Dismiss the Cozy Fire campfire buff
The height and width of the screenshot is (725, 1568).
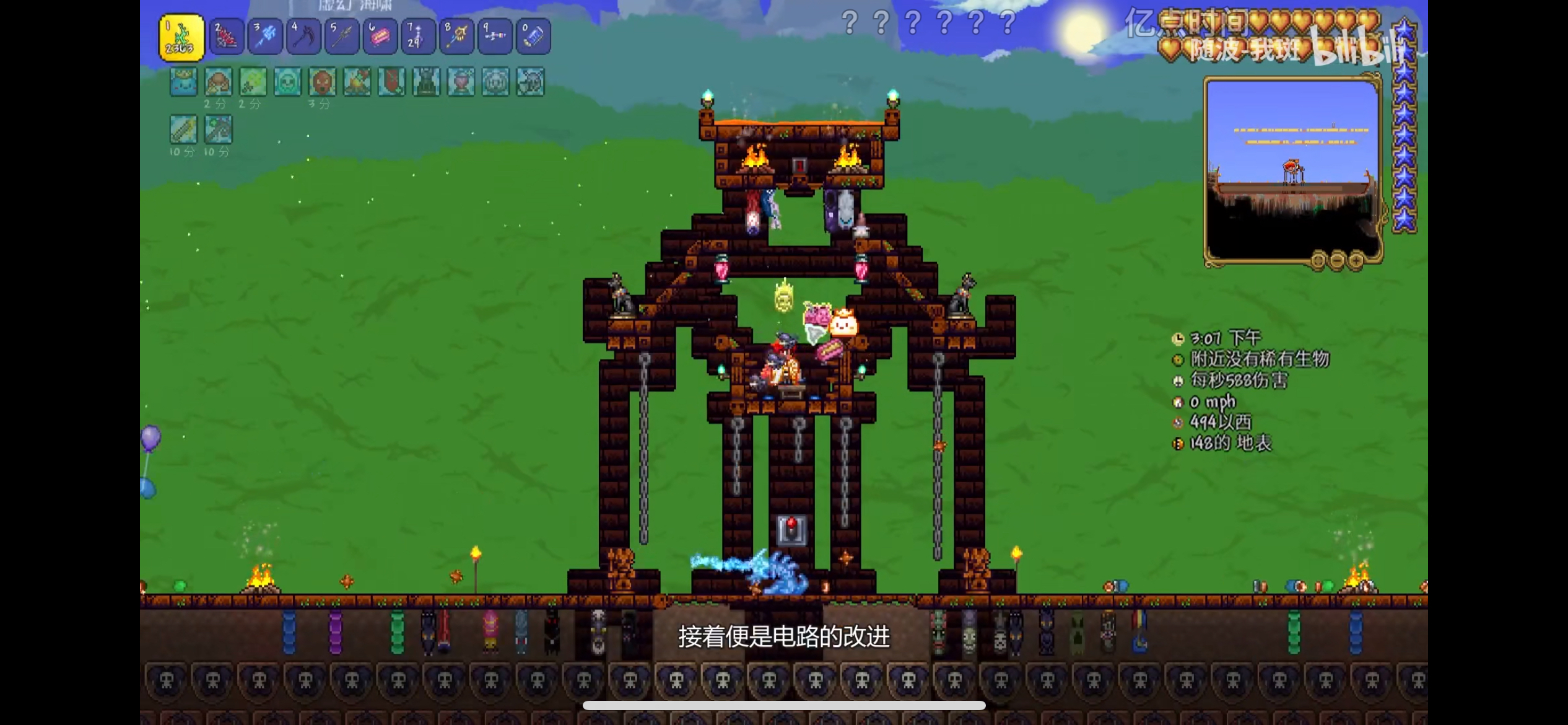(357, 82)
